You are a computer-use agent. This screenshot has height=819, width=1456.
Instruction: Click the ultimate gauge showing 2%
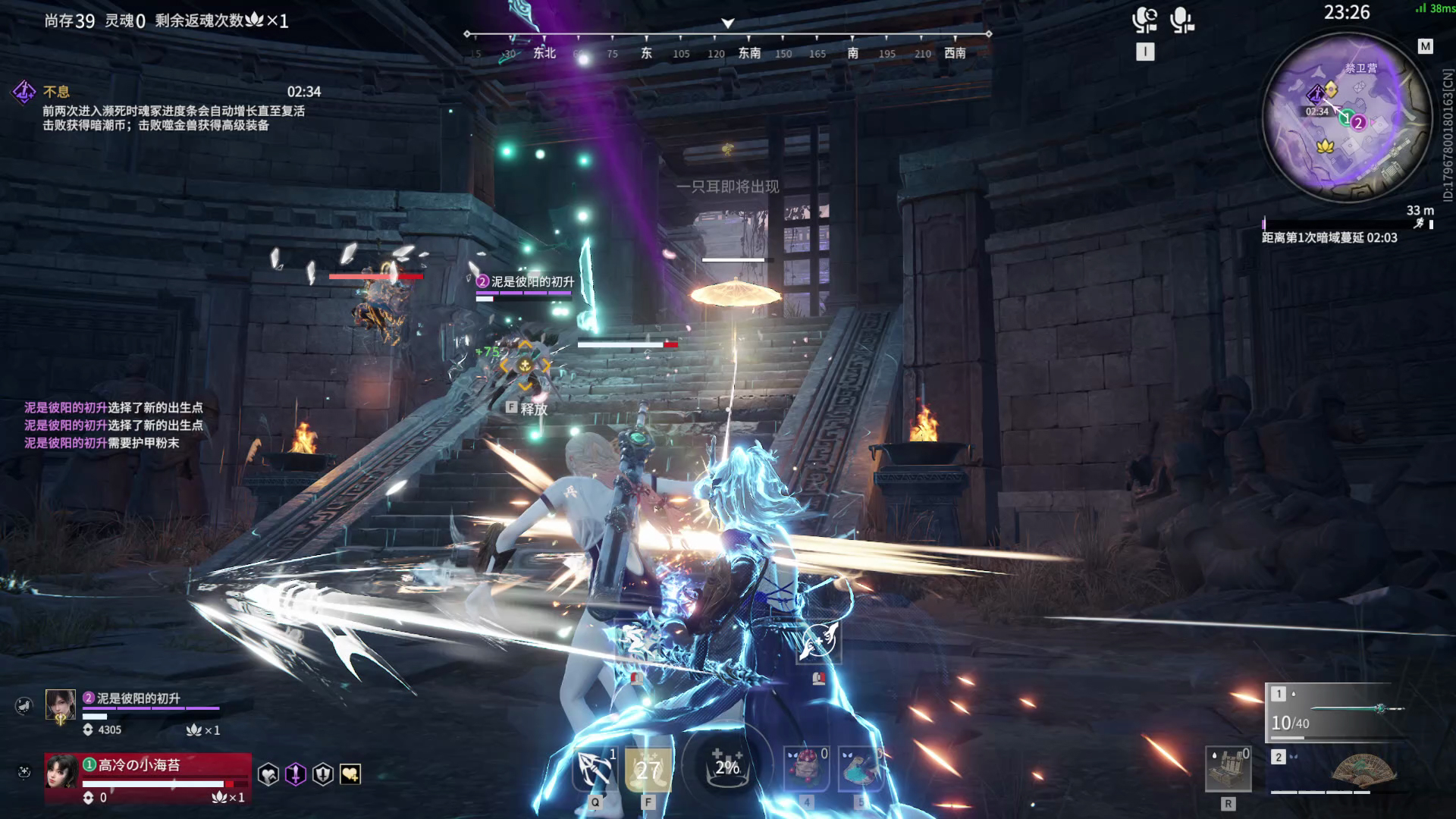[726, 766]
